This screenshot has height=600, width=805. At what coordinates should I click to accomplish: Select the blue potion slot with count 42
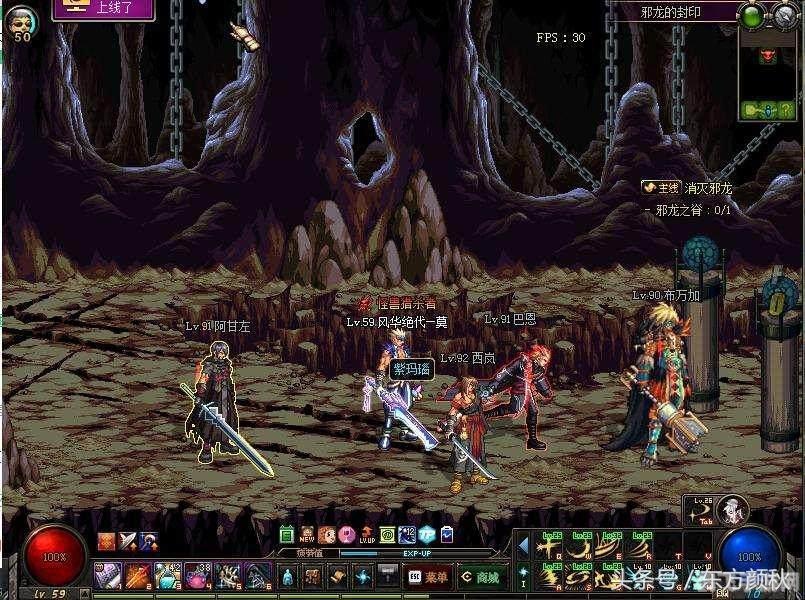tap(164, 575)
